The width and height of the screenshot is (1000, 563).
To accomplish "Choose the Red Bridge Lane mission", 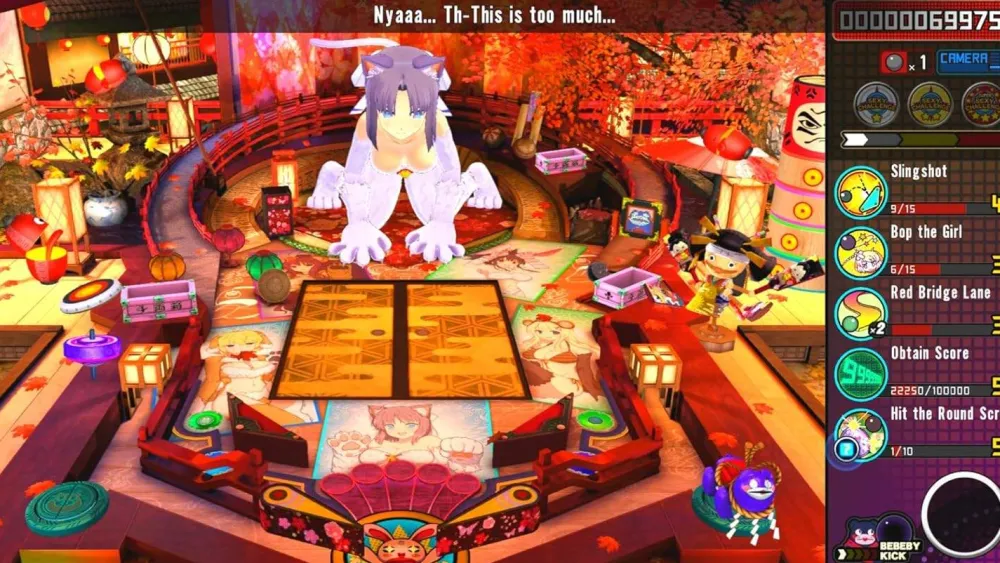I will 860,313.
